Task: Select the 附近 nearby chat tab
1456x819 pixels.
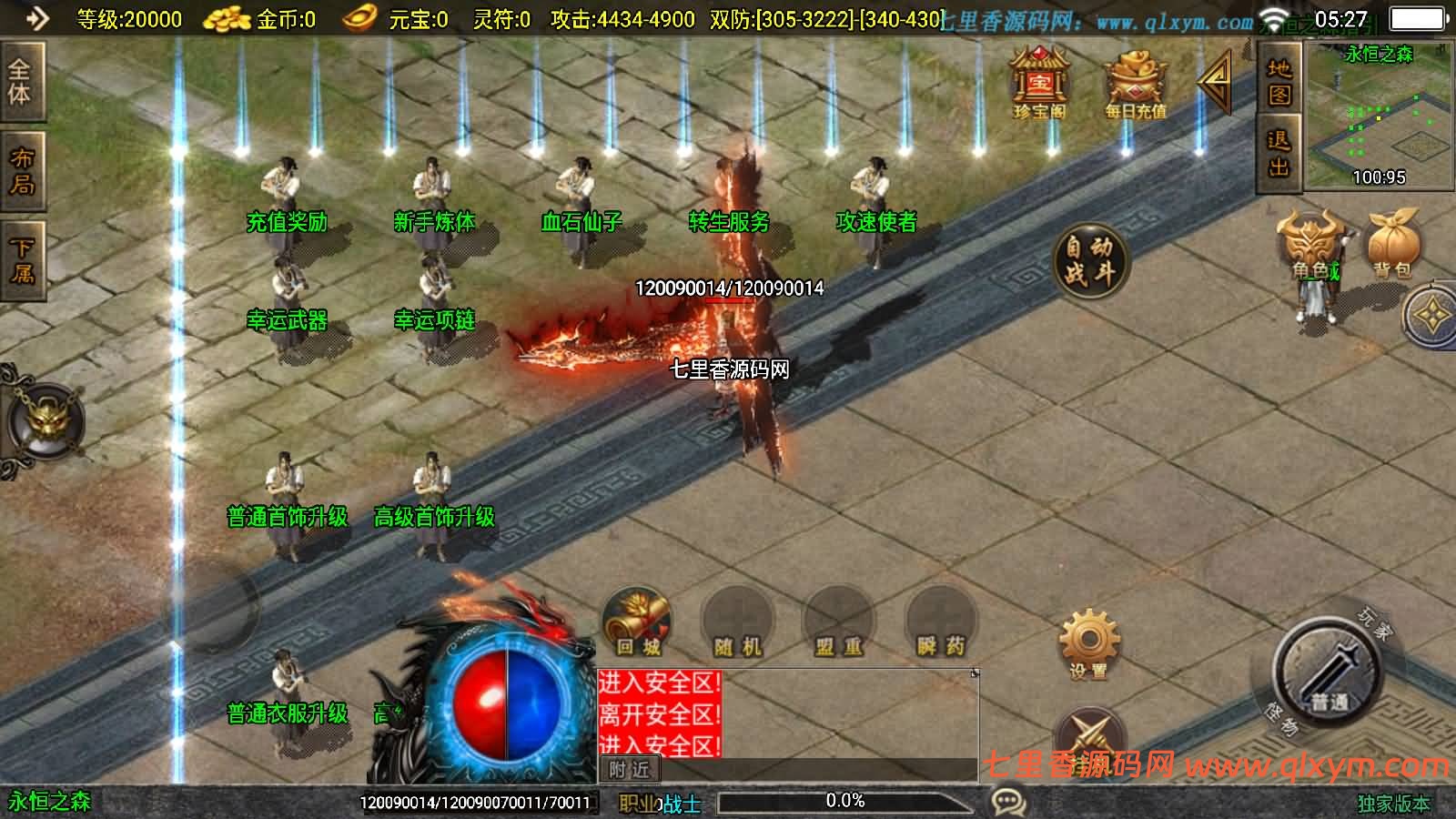Action: point(630,770)
